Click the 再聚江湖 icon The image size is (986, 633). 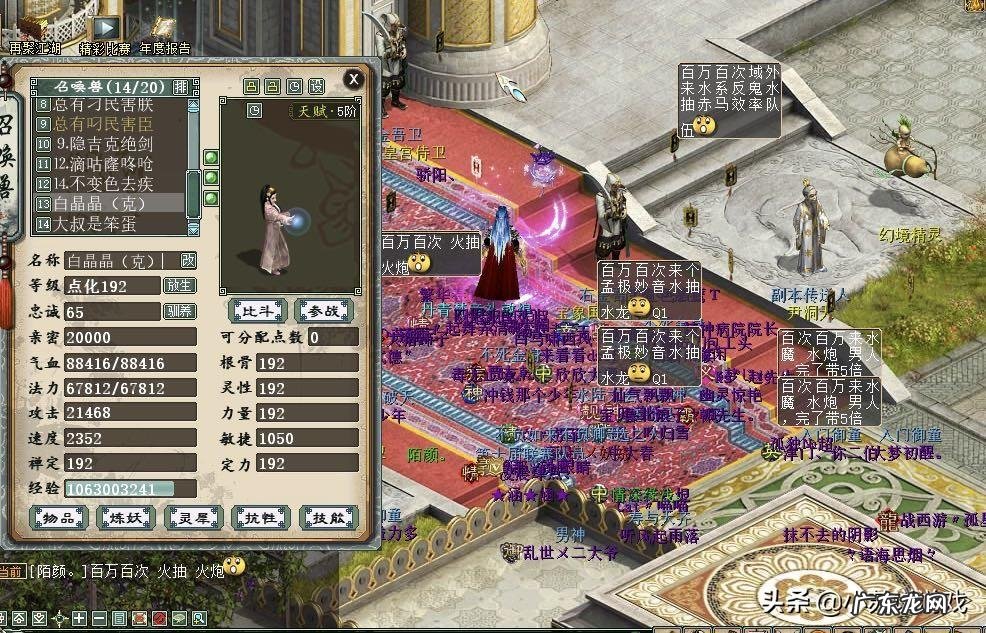[x=33, y=32]
